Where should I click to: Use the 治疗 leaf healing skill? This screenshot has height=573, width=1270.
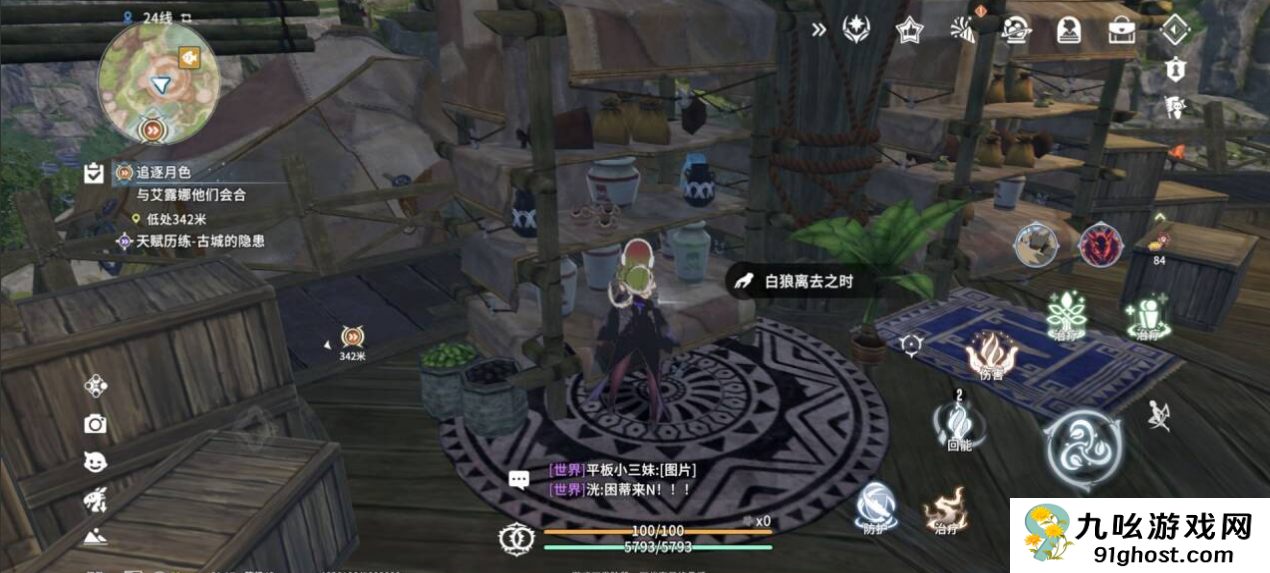point(1067,316)
